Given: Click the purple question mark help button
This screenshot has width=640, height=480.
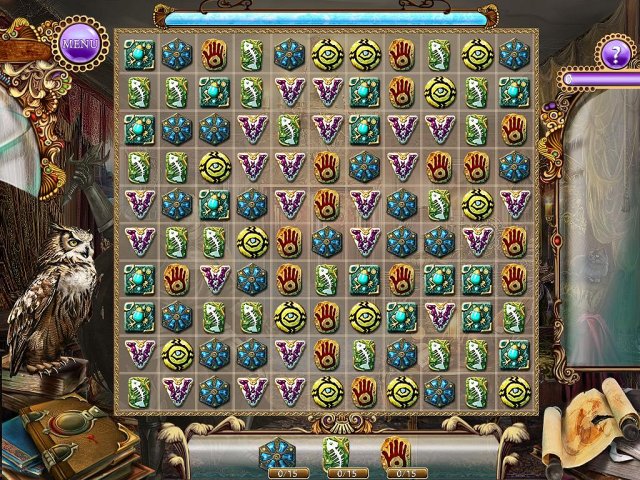Looking at the screenshot, I should pyautogui.click(x=616, y=50).
